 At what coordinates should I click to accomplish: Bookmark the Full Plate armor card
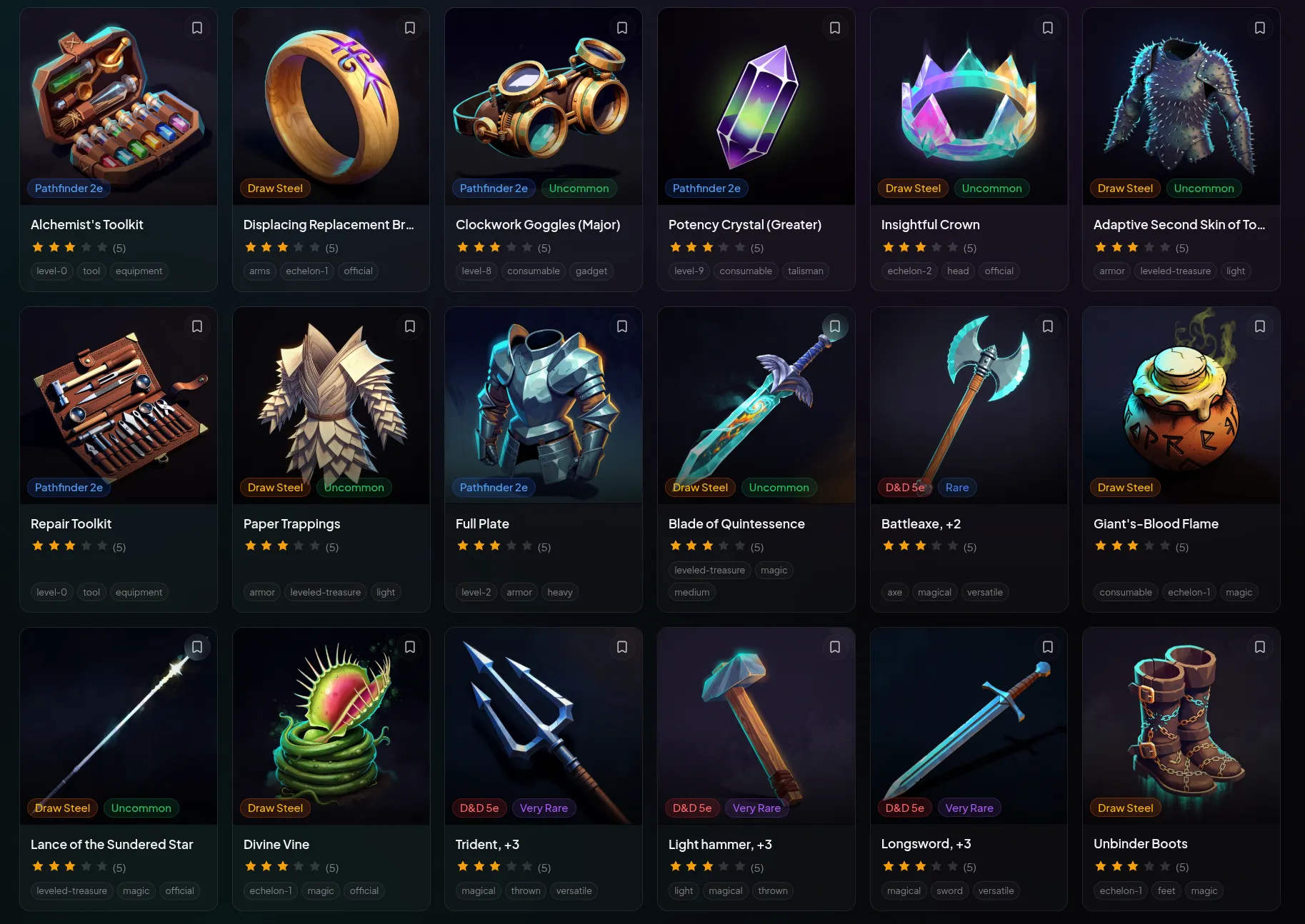pos(621,326)
